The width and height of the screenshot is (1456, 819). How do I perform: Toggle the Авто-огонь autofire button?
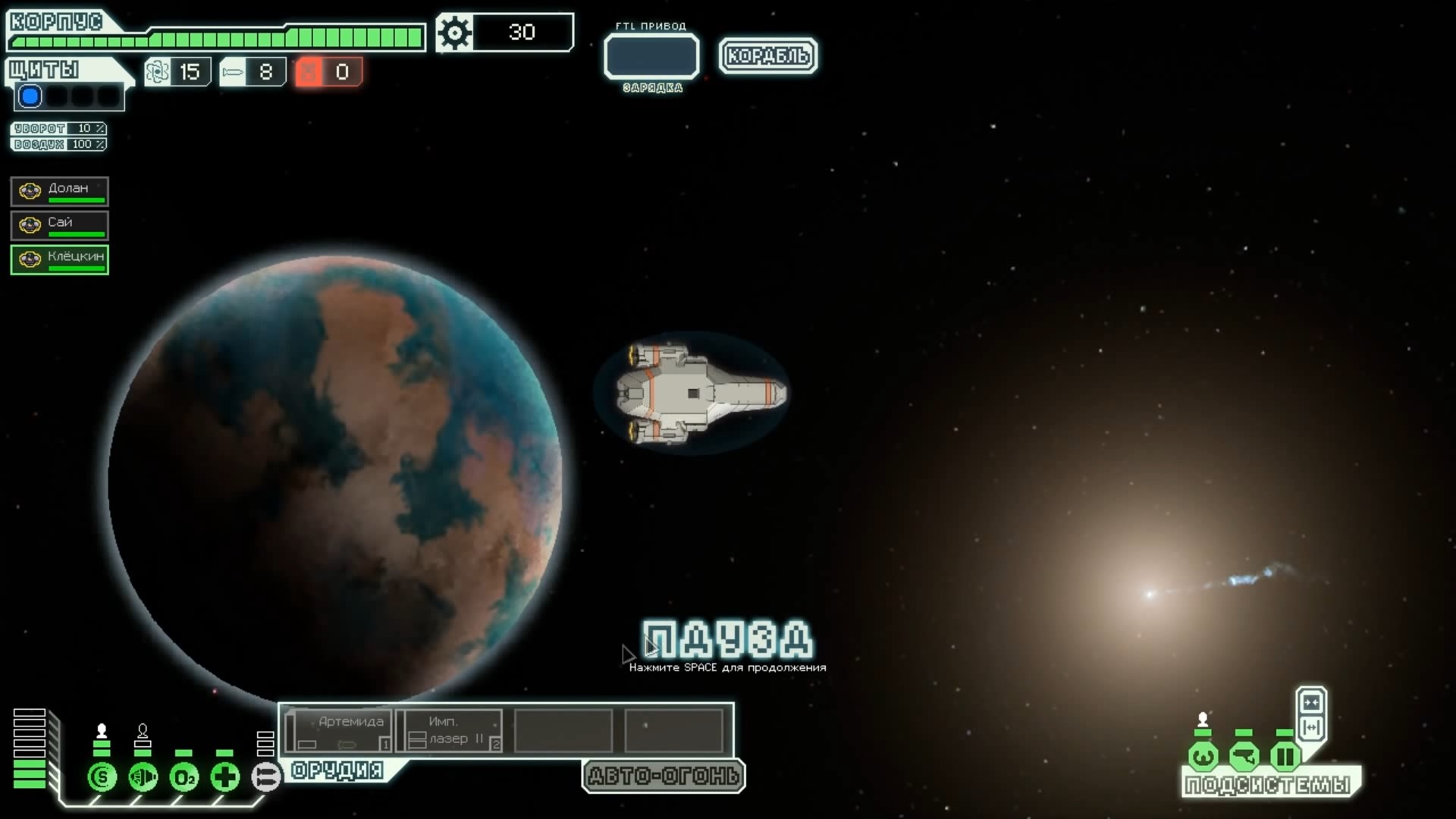[x=664, y=776]
